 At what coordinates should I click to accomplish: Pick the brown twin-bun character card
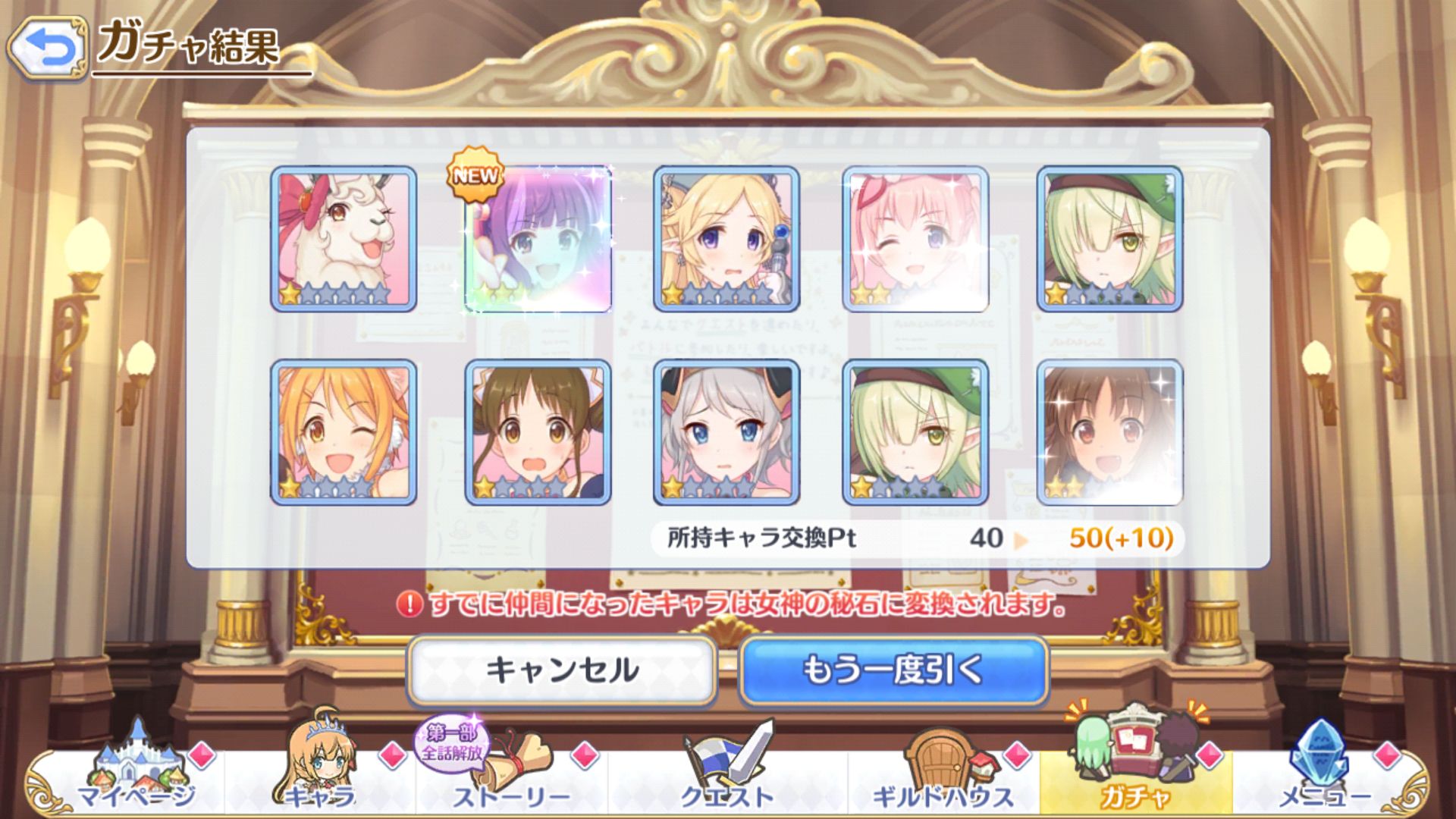pos(538,432)
